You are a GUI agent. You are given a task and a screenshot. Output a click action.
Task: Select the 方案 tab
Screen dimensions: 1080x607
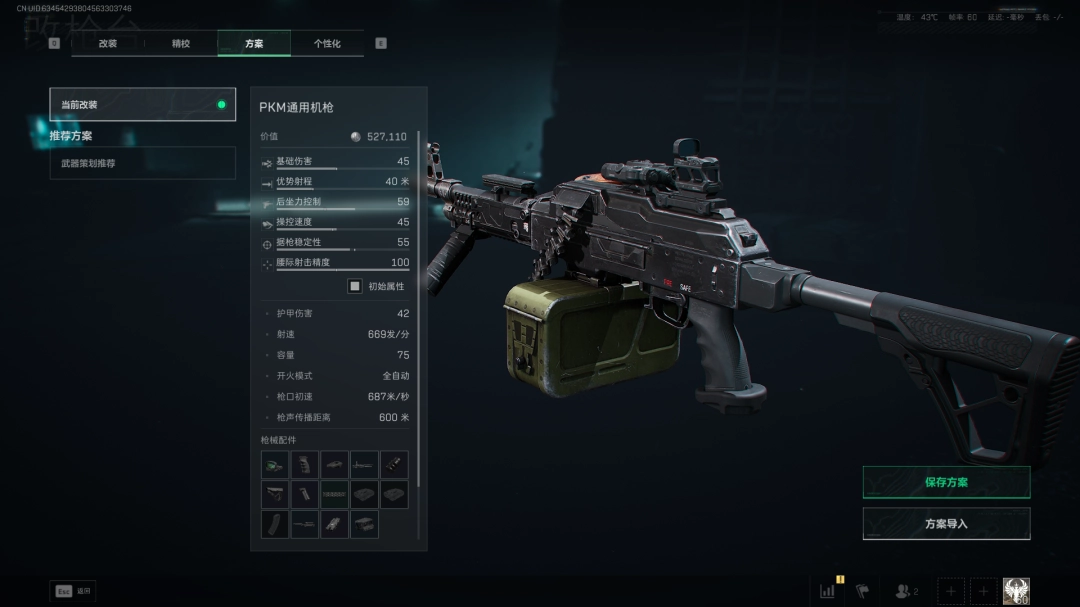pyautogui.click(x=254, y=44)
